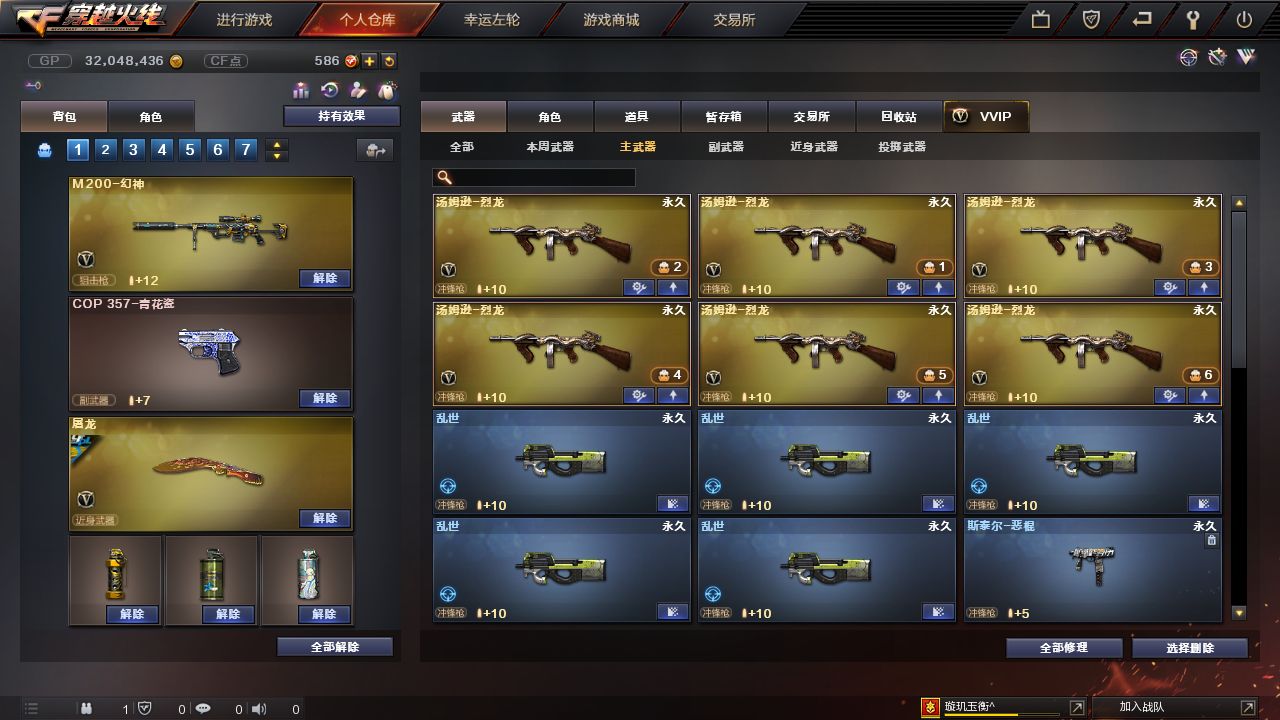
Task: Click the refresh icon next to 586 CF points
Action: [x=388, y=61]
